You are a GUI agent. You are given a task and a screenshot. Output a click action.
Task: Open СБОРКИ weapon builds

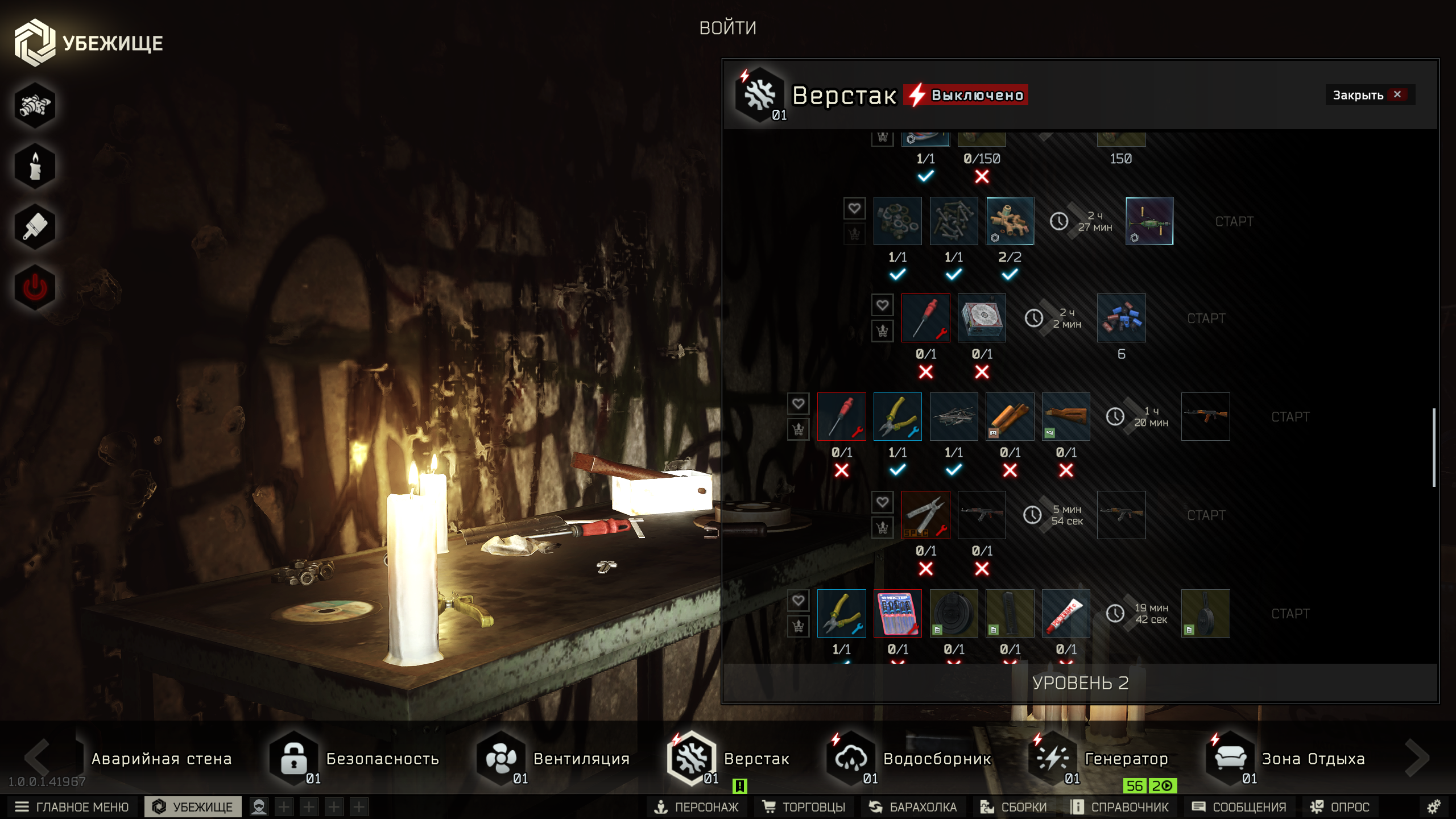coord(1014,806)
